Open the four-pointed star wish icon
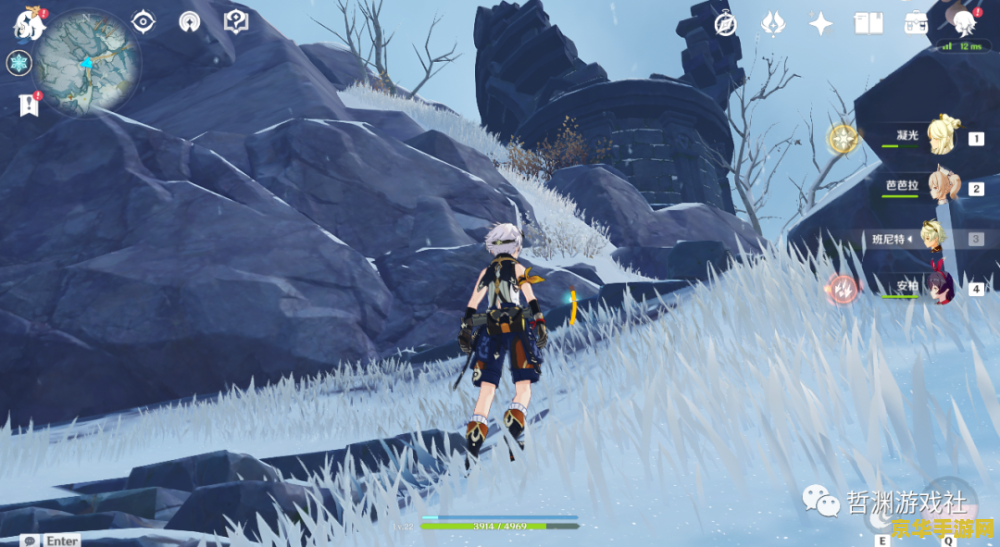Screen dimensions: 1000x547 821,24
